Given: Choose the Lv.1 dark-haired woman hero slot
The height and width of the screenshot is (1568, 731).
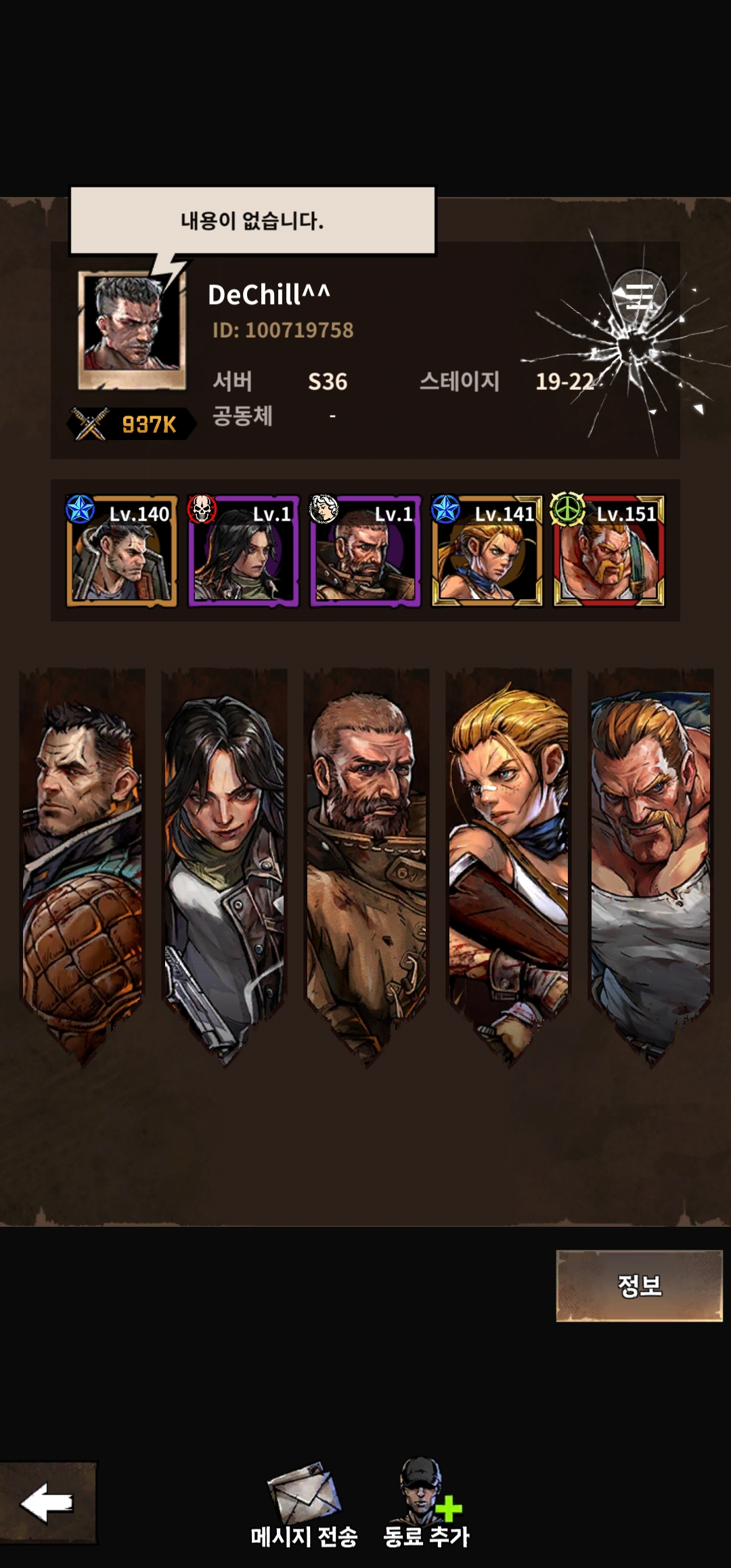Looking at the screenshot, I should [244, 551].
